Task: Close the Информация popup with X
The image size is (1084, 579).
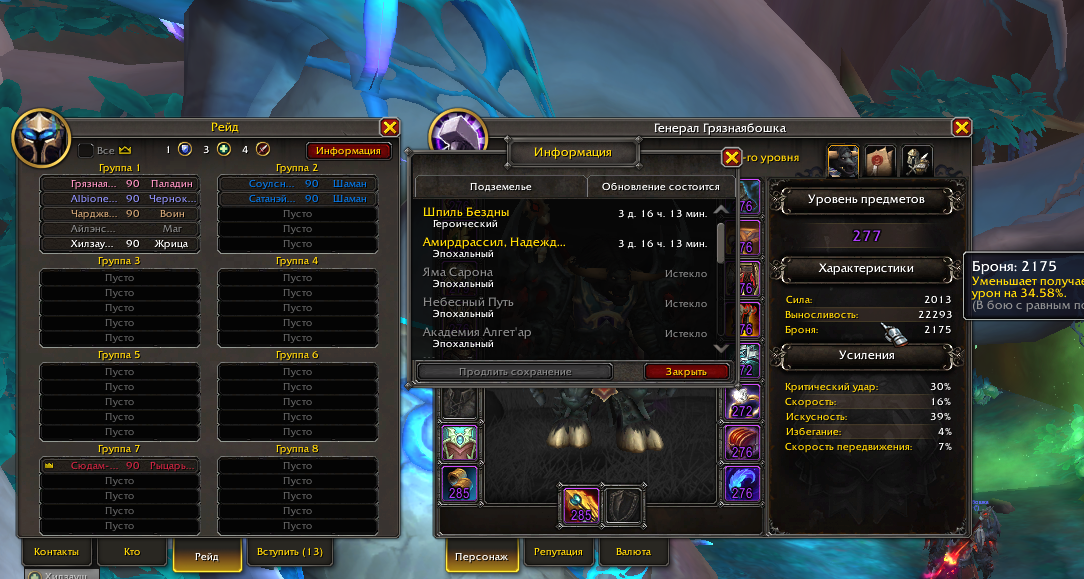Action: (732, 157)
